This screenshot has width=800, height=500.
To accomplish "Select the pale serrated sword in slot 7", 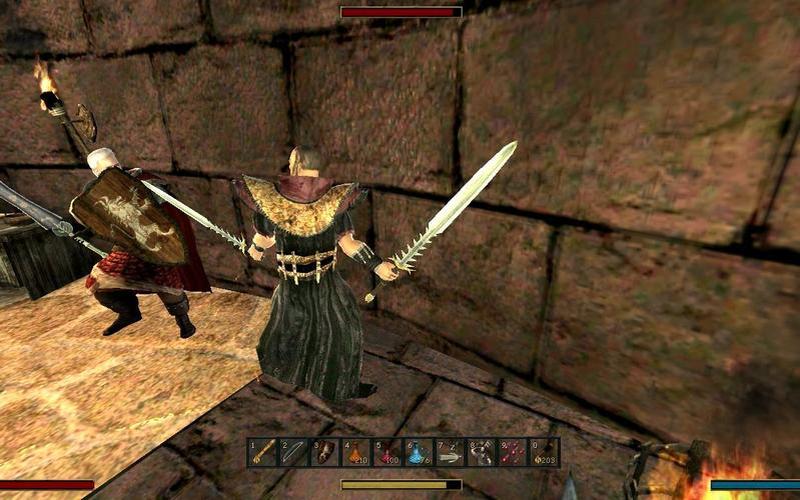I will click(x=450, y=452).
